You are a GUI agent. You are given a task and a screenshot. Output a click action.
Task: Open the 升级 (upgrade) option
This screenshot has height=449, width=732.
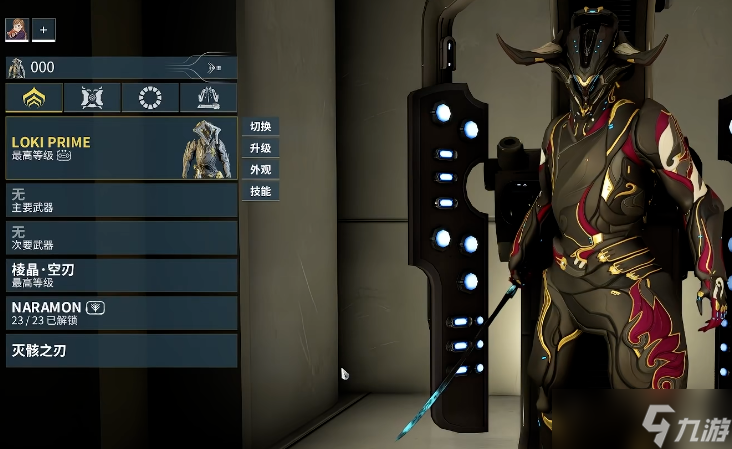click(x=260, y=148)
